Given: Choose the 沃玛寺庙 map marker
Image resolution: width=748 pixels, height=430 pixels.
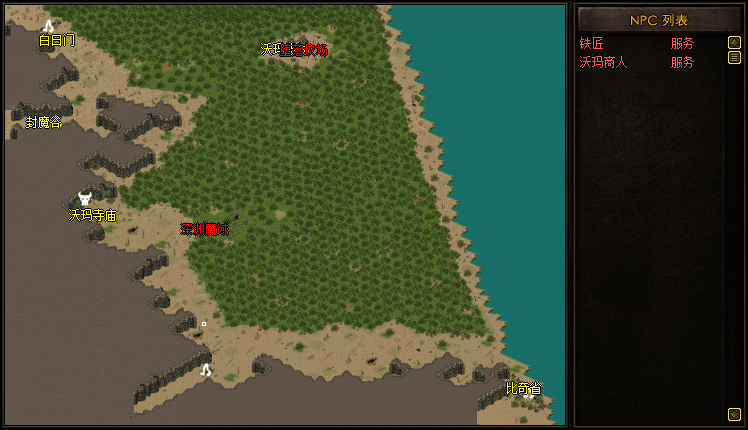Looking at the screenshot, I should 85,199.
